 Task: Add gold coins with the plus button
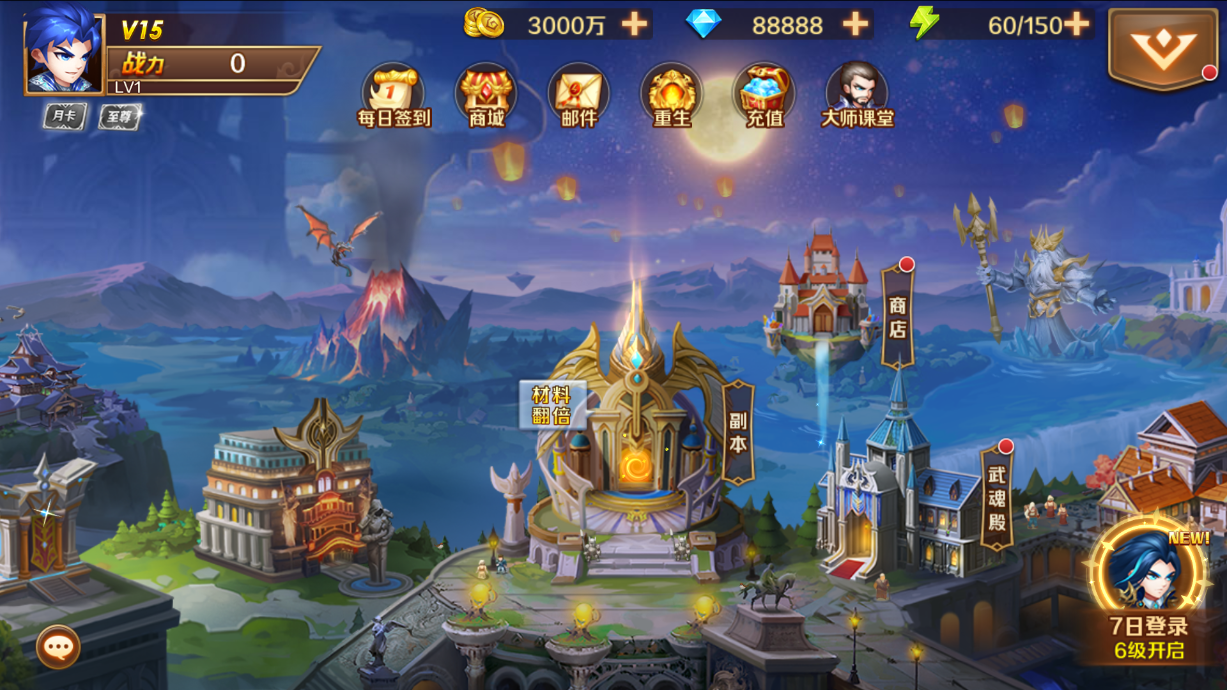pos(634,24)
